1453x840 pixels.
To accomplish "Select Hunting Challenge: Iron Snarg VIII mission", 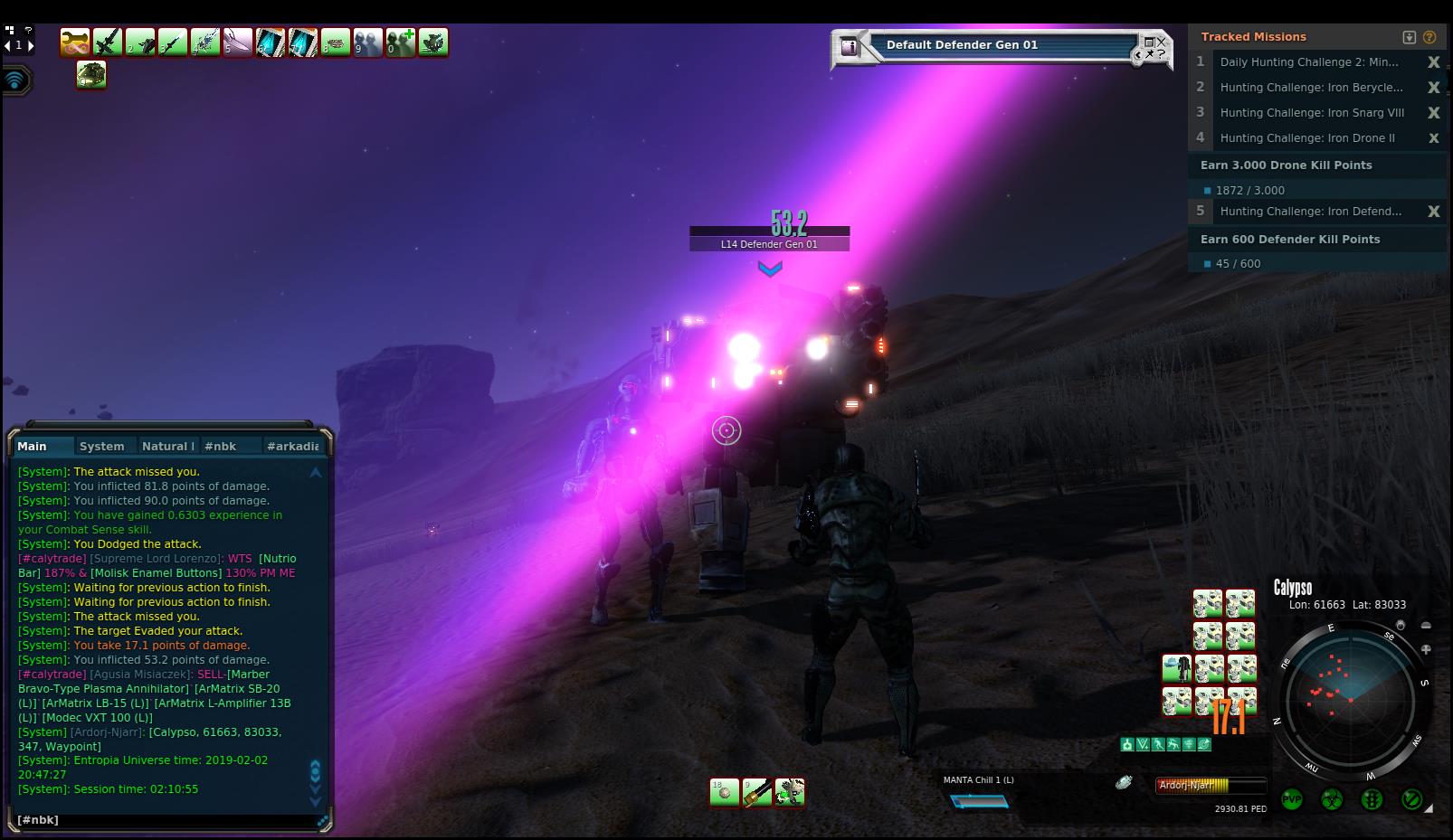I will click(x=1311, y=113).
